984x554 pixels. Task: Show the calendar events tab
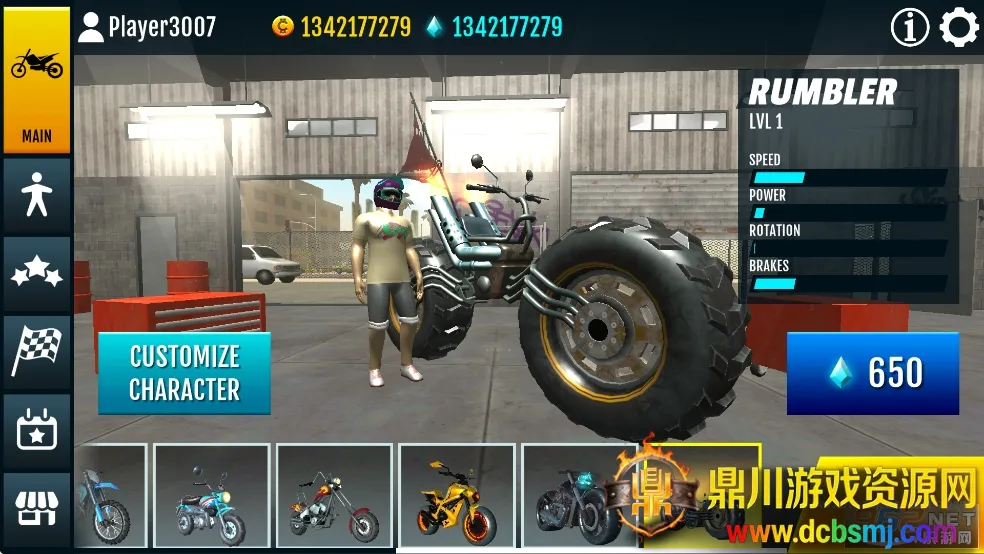click(36, 430)
